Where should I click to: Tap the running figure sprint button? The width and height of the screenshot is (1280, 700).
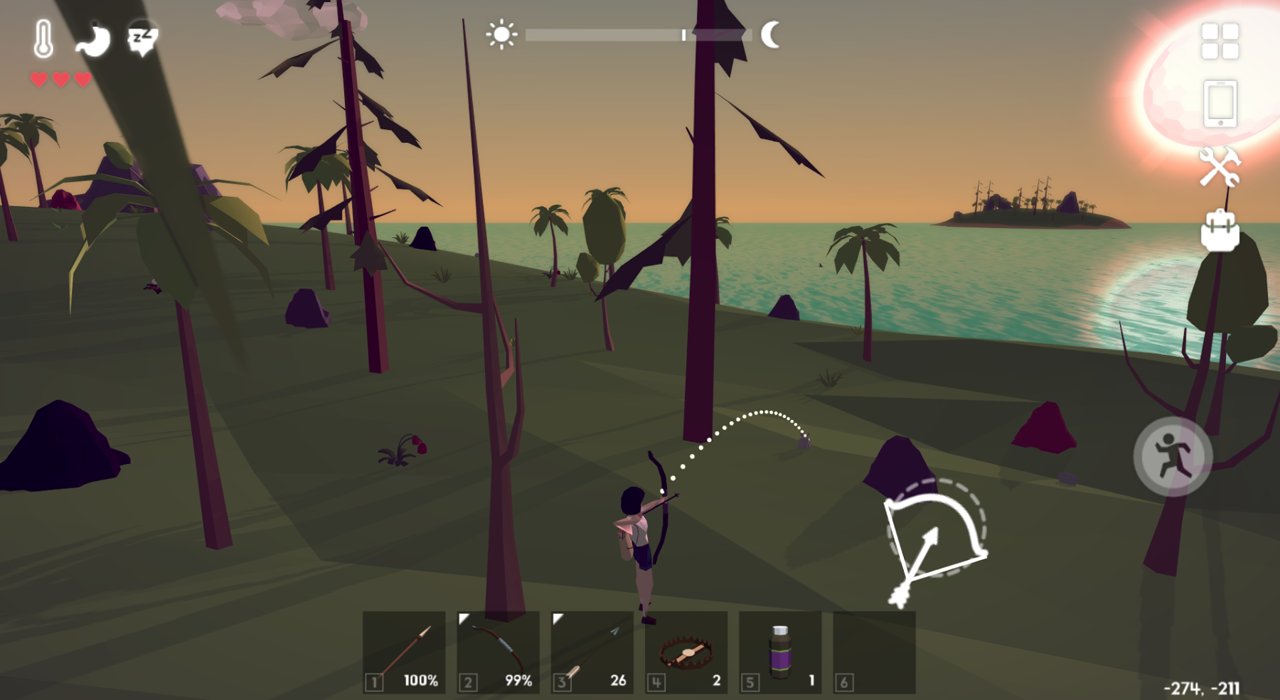pyautogui.click(x=1173, y=457)
